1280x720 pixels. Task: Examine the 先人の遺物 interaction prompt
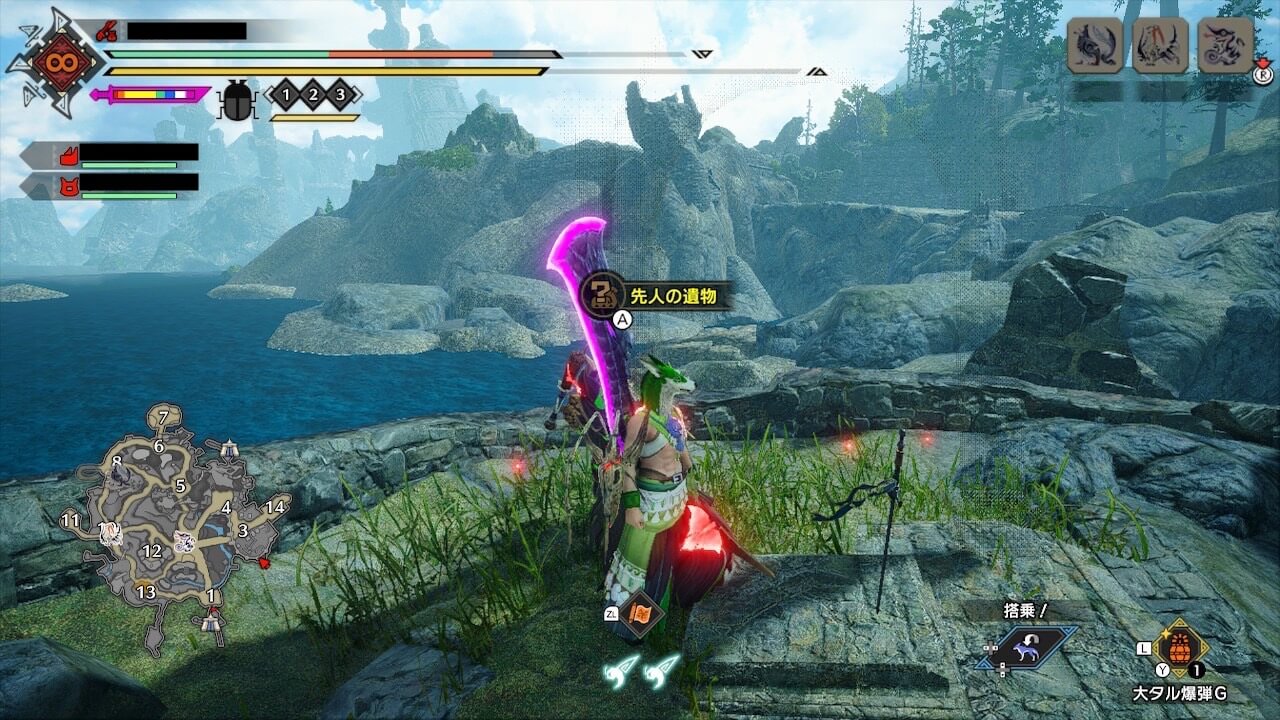(x=654, y=295)
